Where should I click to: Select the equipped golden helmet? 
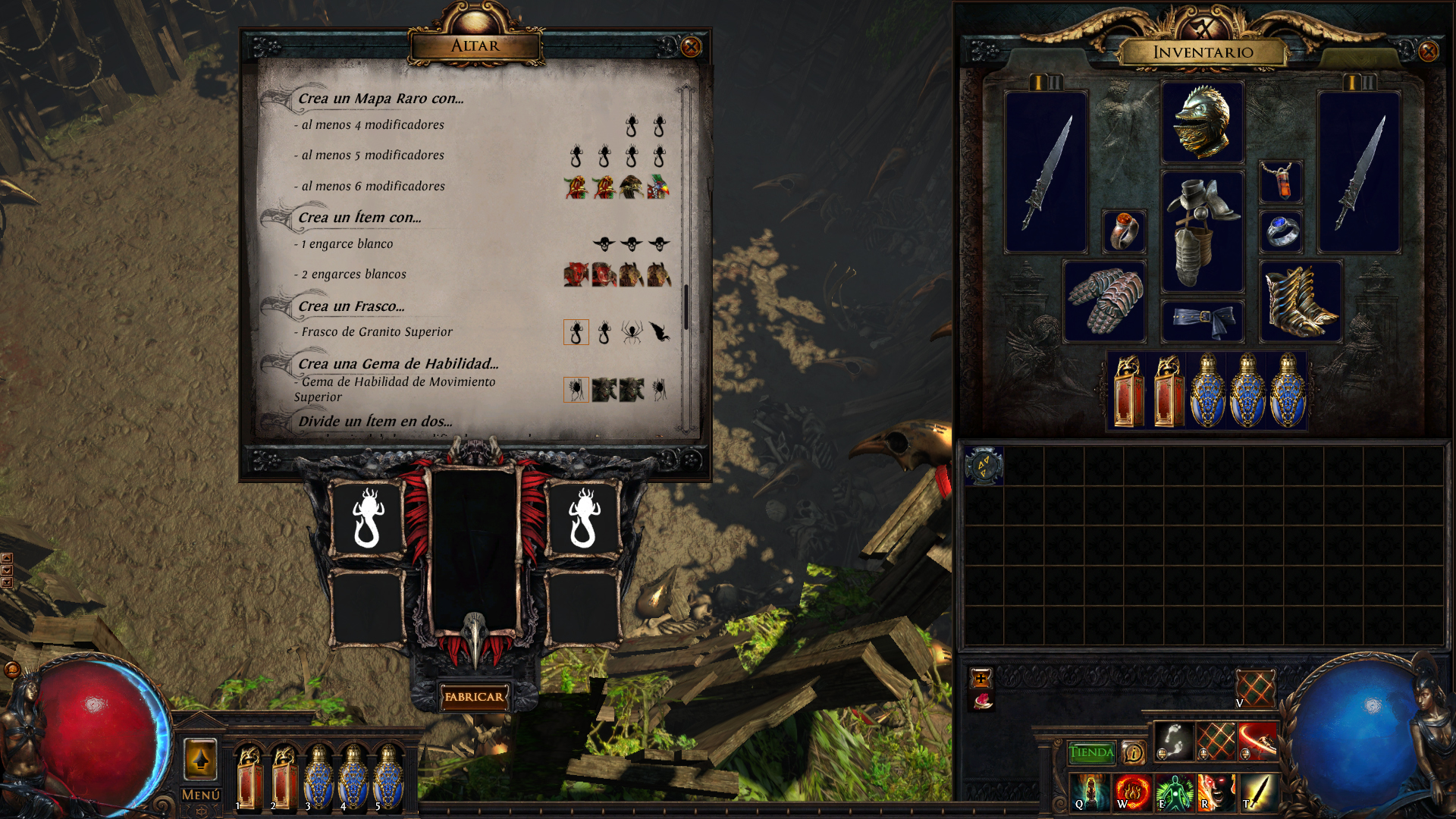coord(1202,122)
